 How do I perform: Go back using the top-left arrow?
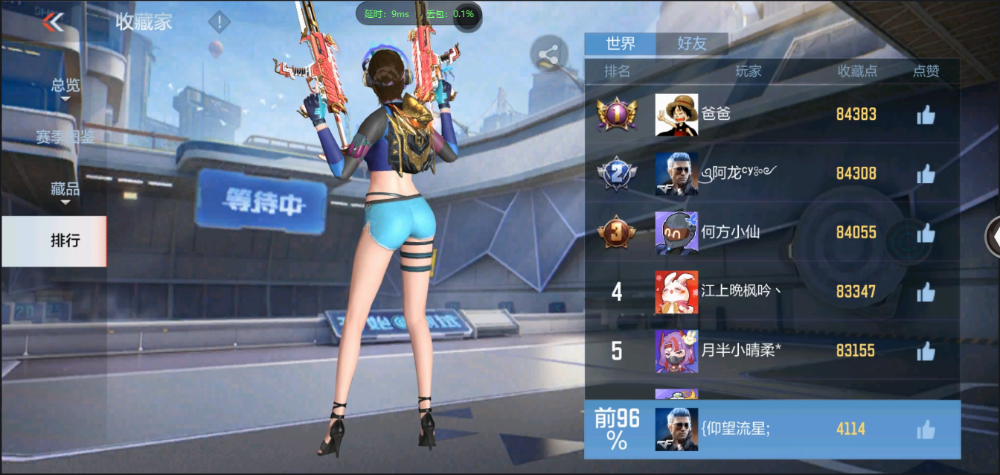coord(54,22)
